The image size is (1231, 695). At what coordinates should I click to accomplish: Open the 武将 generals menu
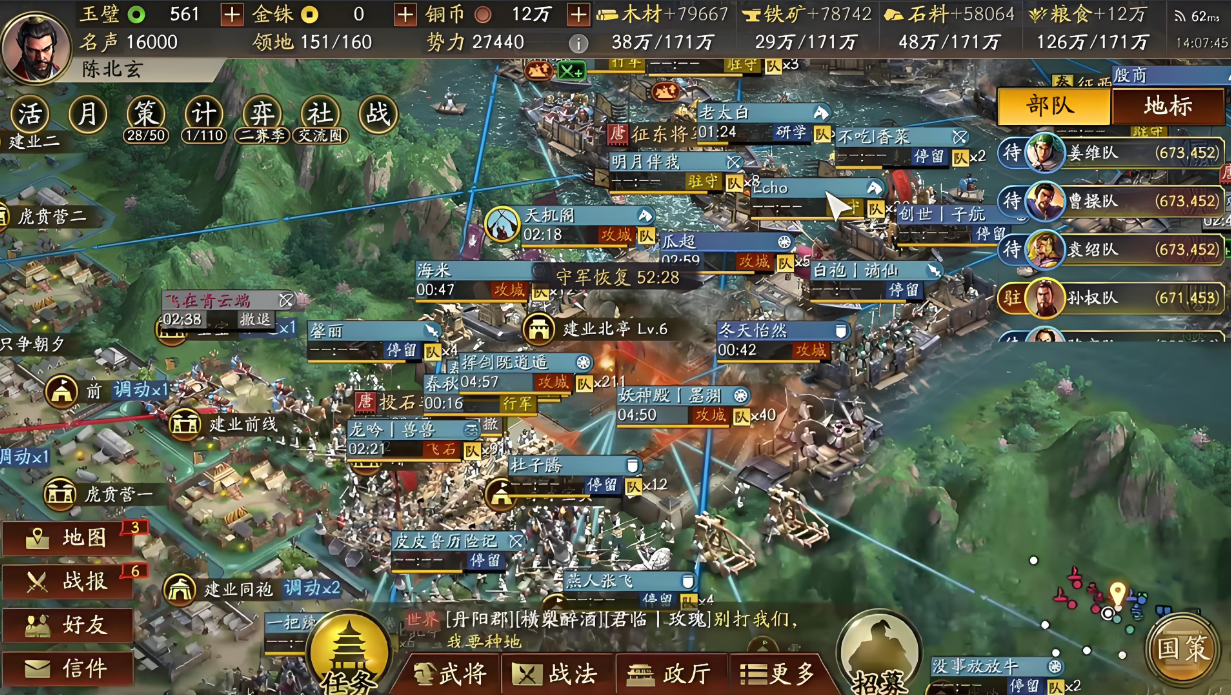(450, 674)
